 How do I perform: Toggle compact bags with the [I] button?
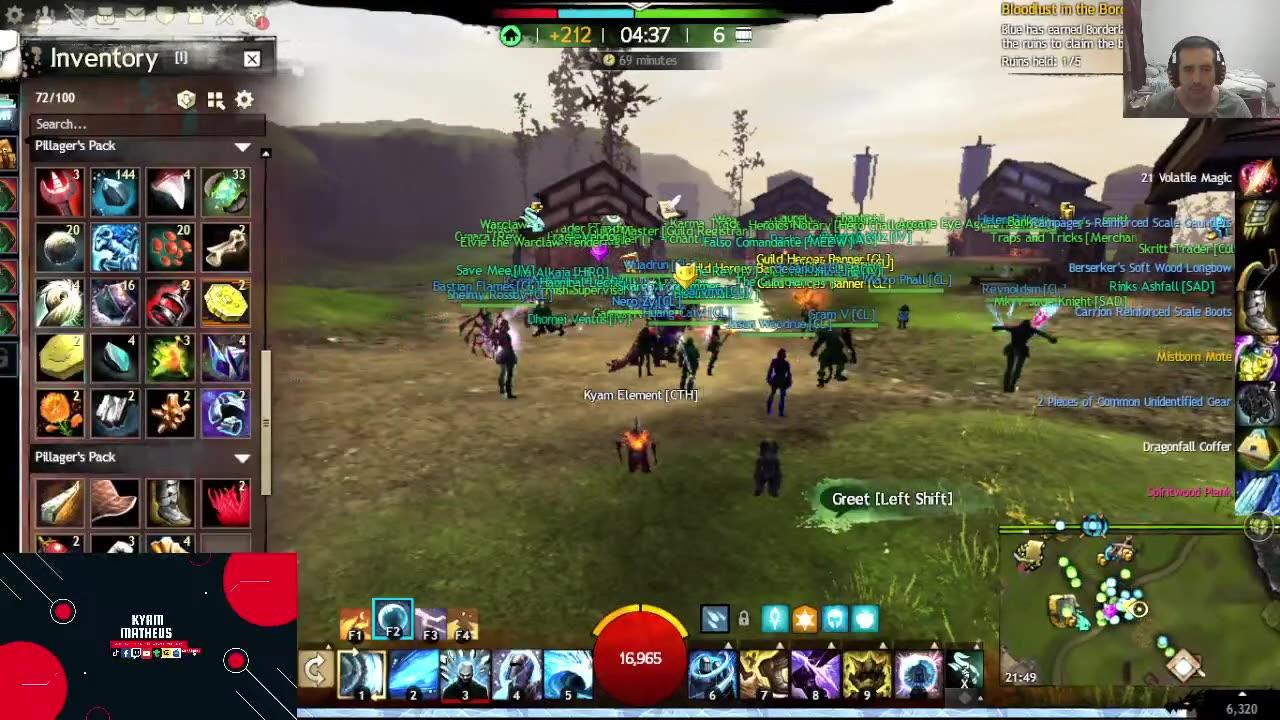click(181, 58)
